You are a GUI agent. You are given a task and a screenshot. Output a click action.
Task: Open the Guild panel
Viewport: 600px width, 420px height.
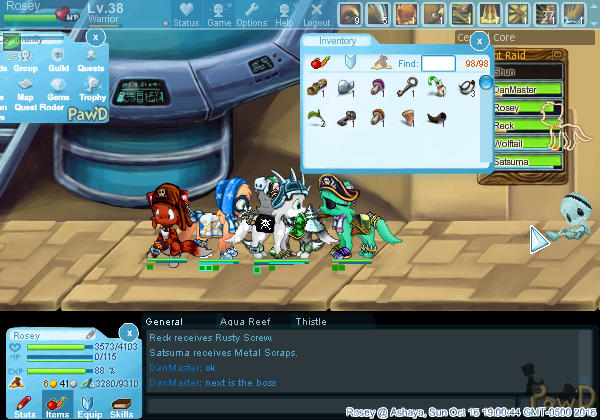[x=58, y=62]
